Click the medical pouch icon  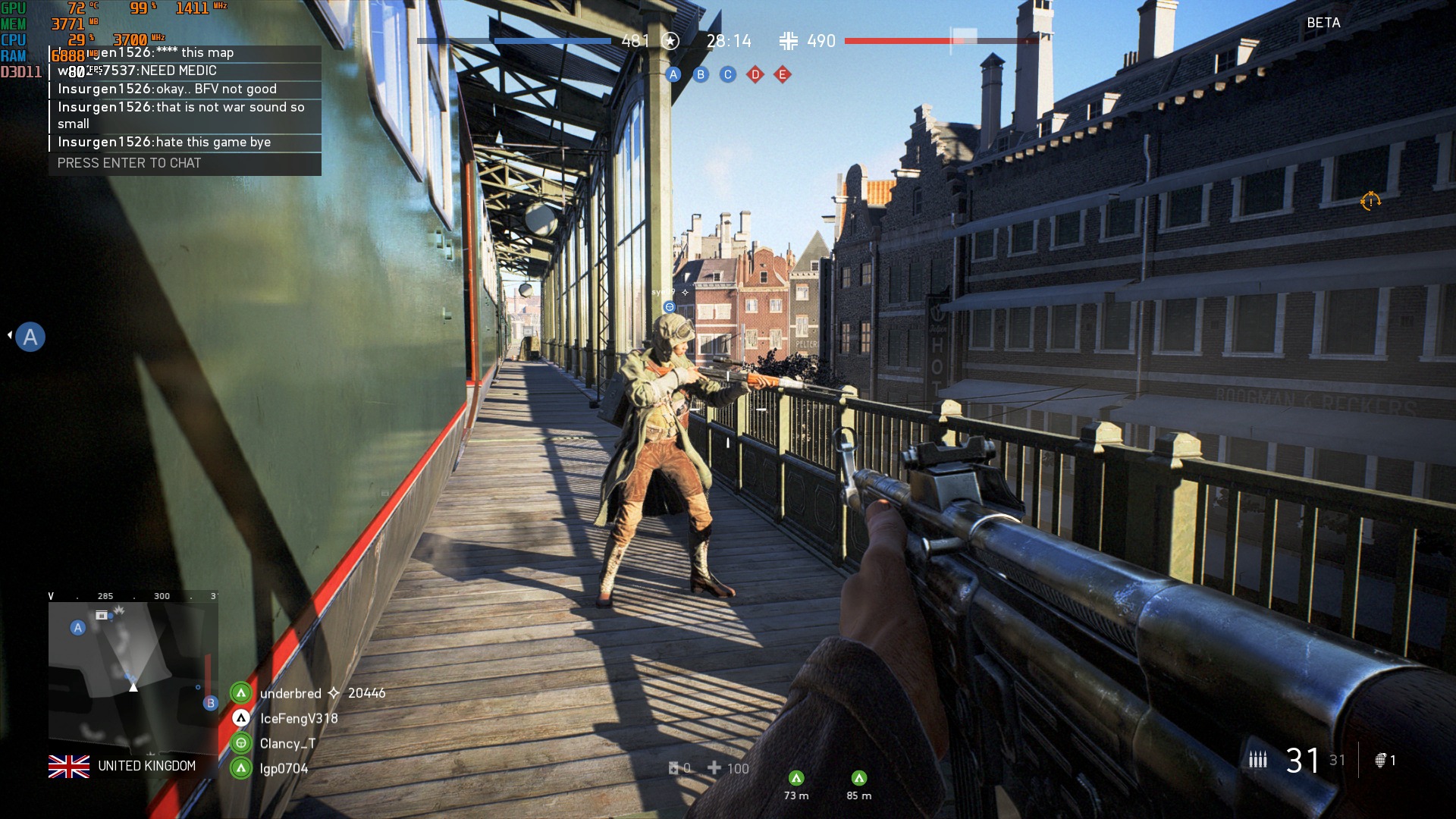pos(673,768)
